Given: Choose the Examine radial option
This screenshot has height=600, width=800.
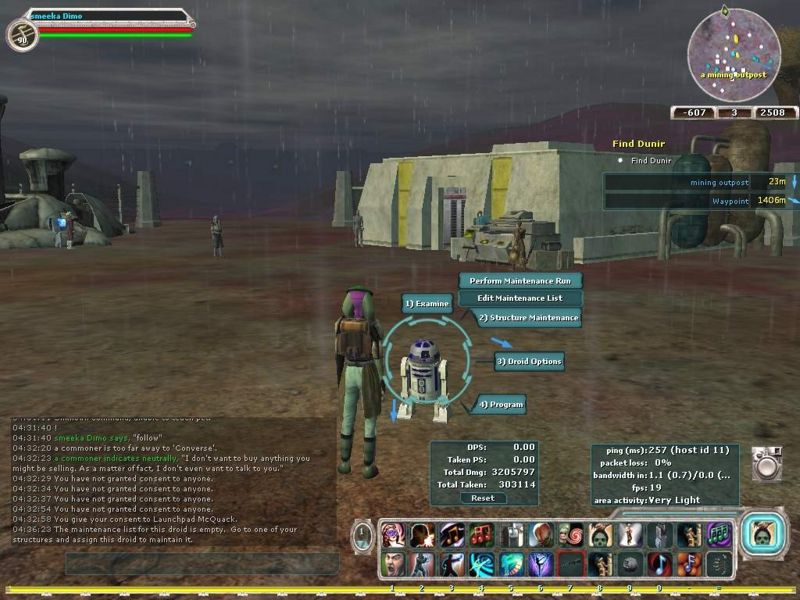Looking at the screenshot, I should tap(427, 302).
